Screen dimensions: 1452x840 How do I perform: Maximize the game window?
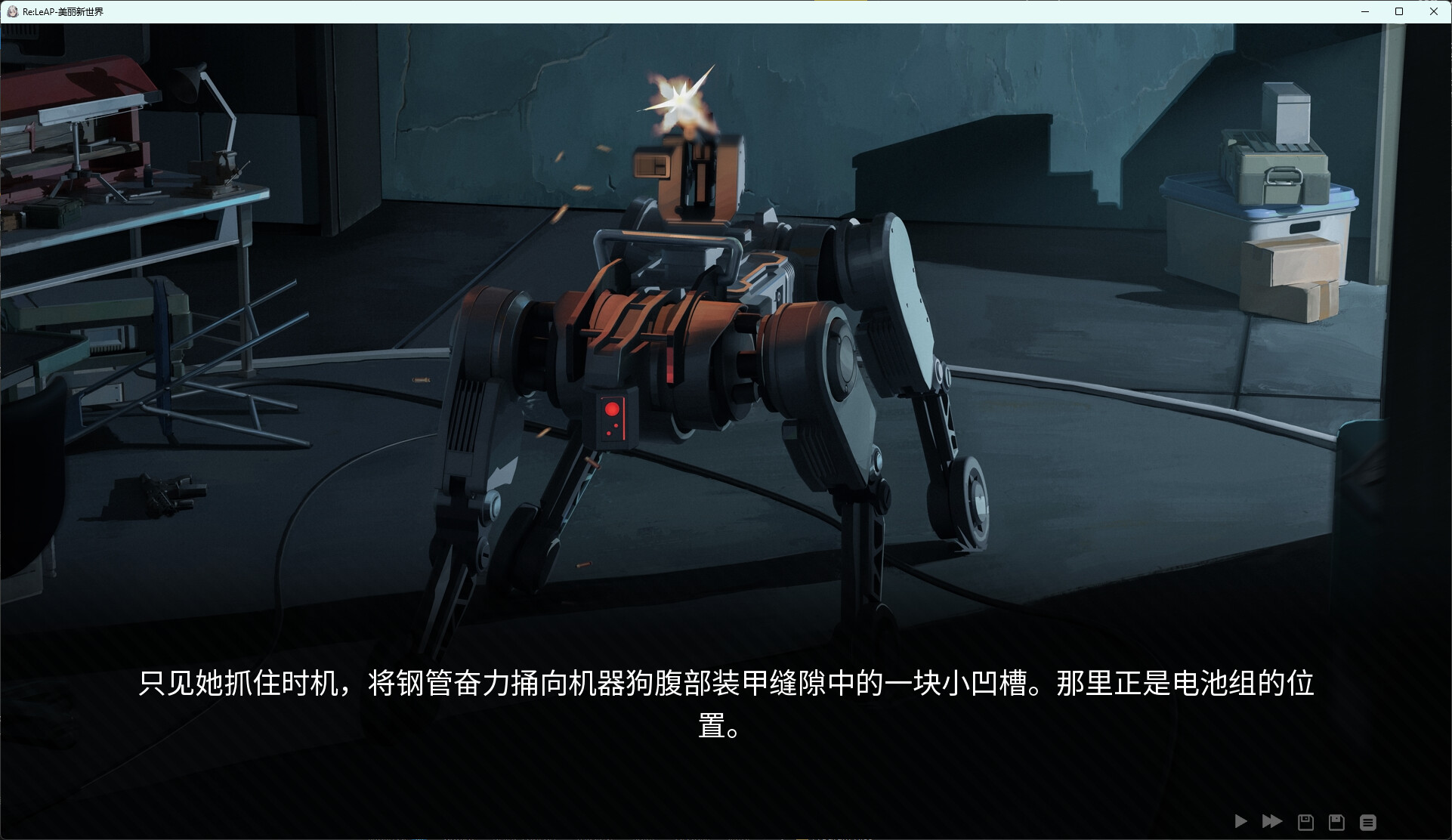pyautogui.click(x=1399, y=11)
